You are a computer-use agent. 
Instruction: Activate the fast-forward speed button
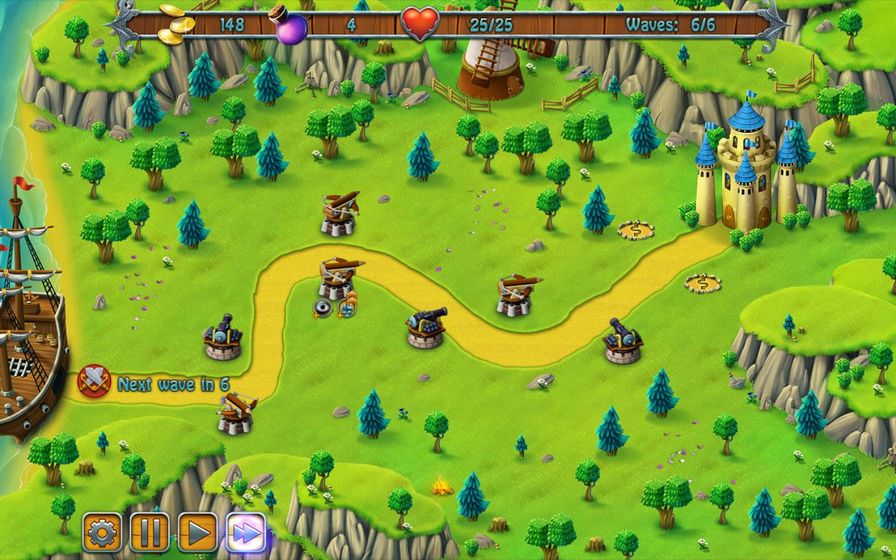(x=244, y=530)
